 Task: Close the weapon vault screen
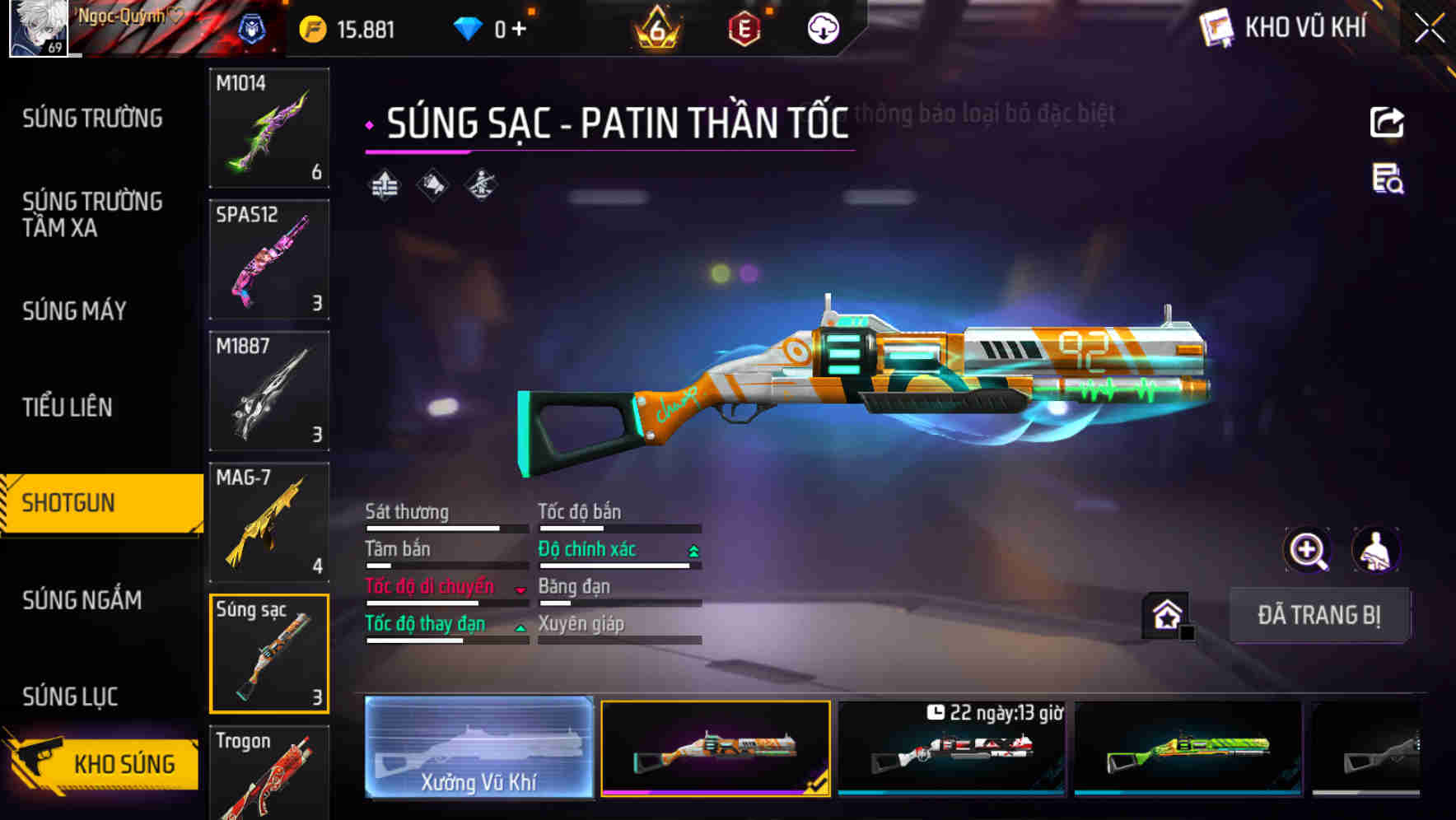coord(1429,28)
